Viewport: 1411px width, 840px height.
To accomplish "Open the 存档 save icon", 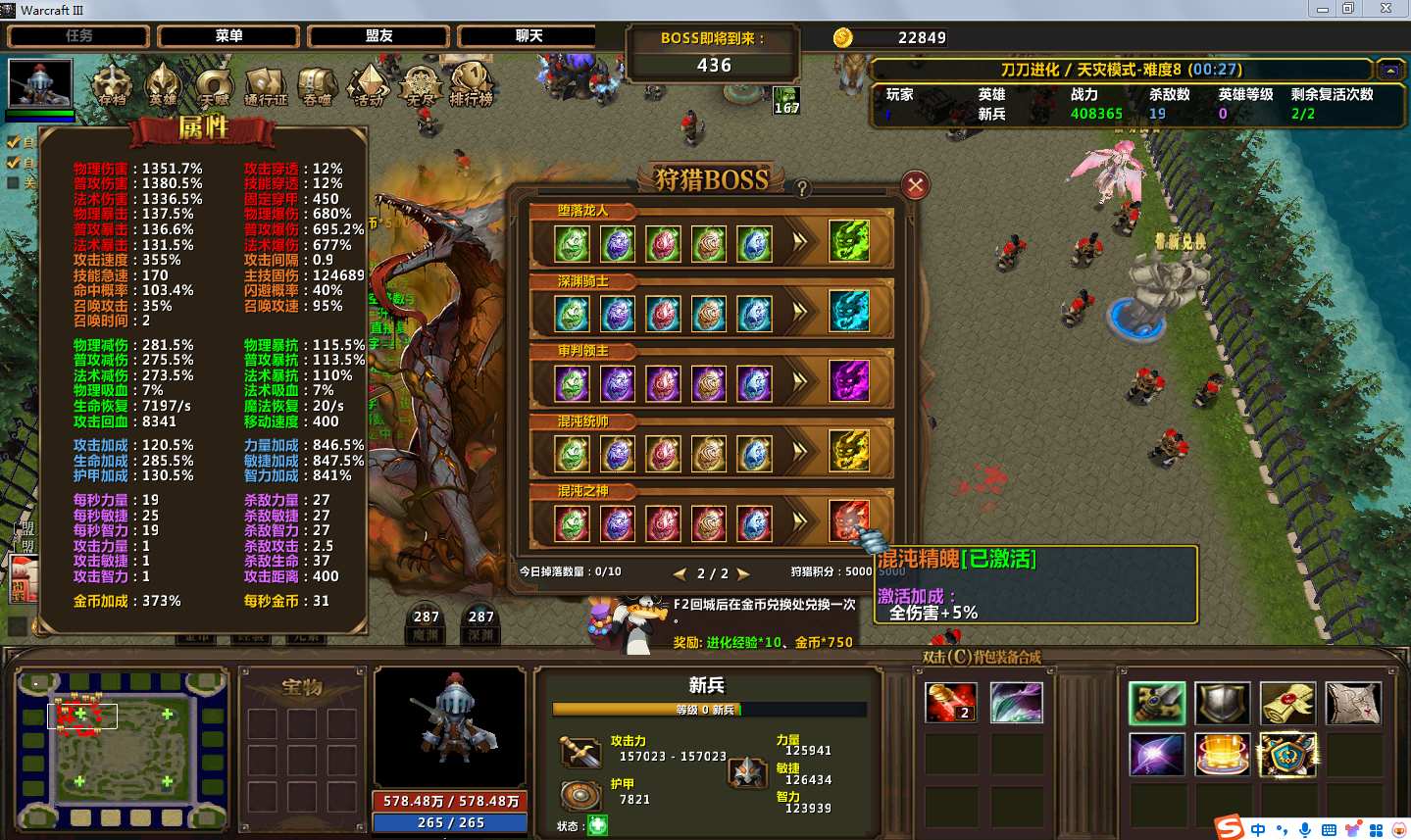I will 112,83.
